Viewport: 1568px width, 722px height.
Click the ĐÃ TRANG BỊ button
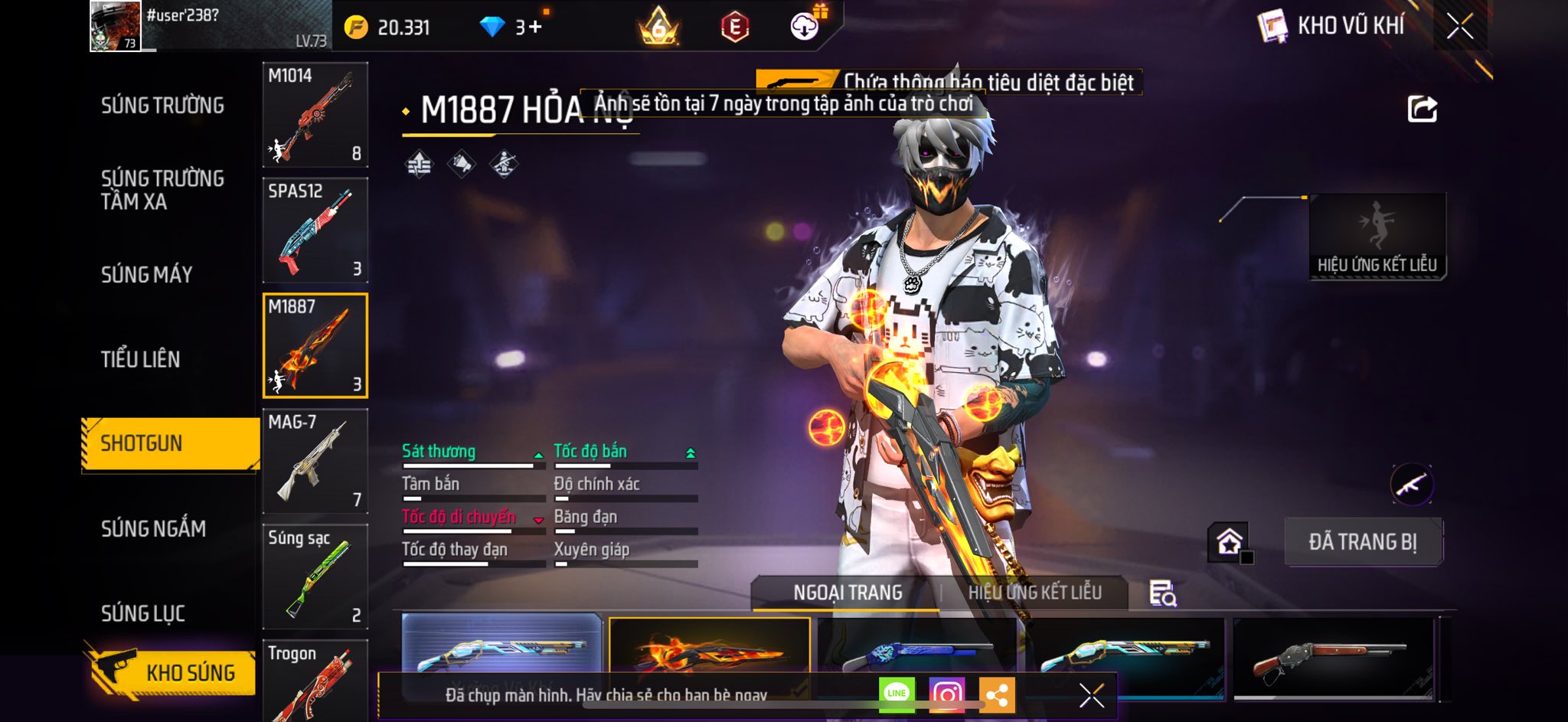click(1363, 542)
